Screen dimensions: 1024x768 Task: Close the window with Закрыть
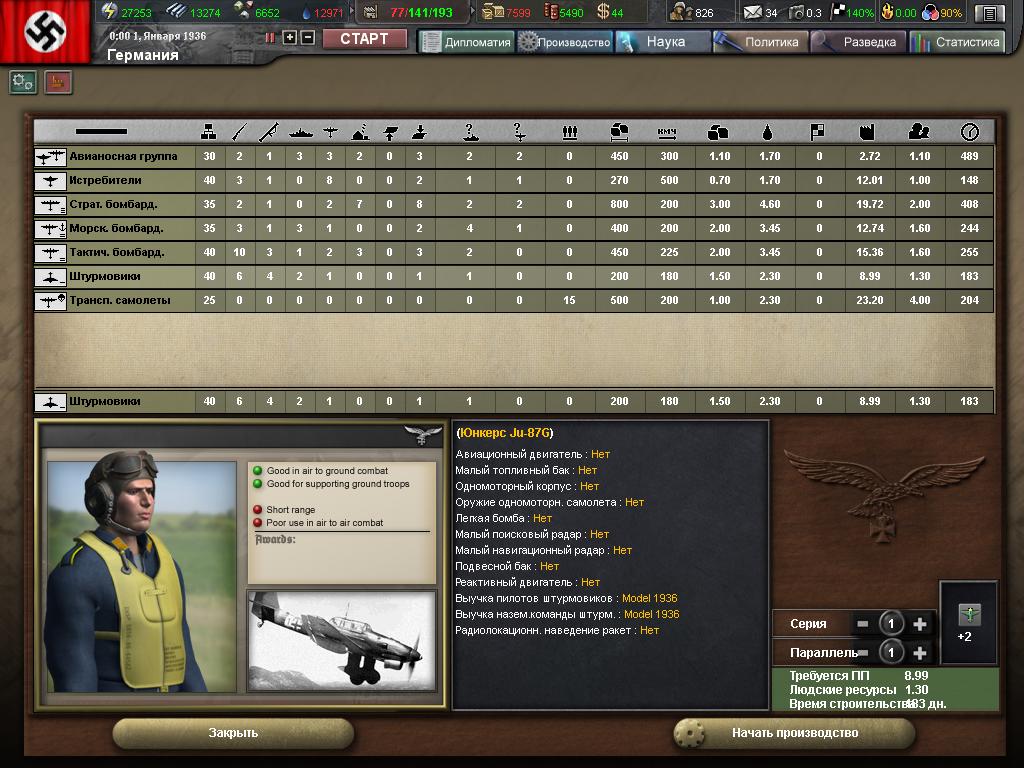click(233, 733)
